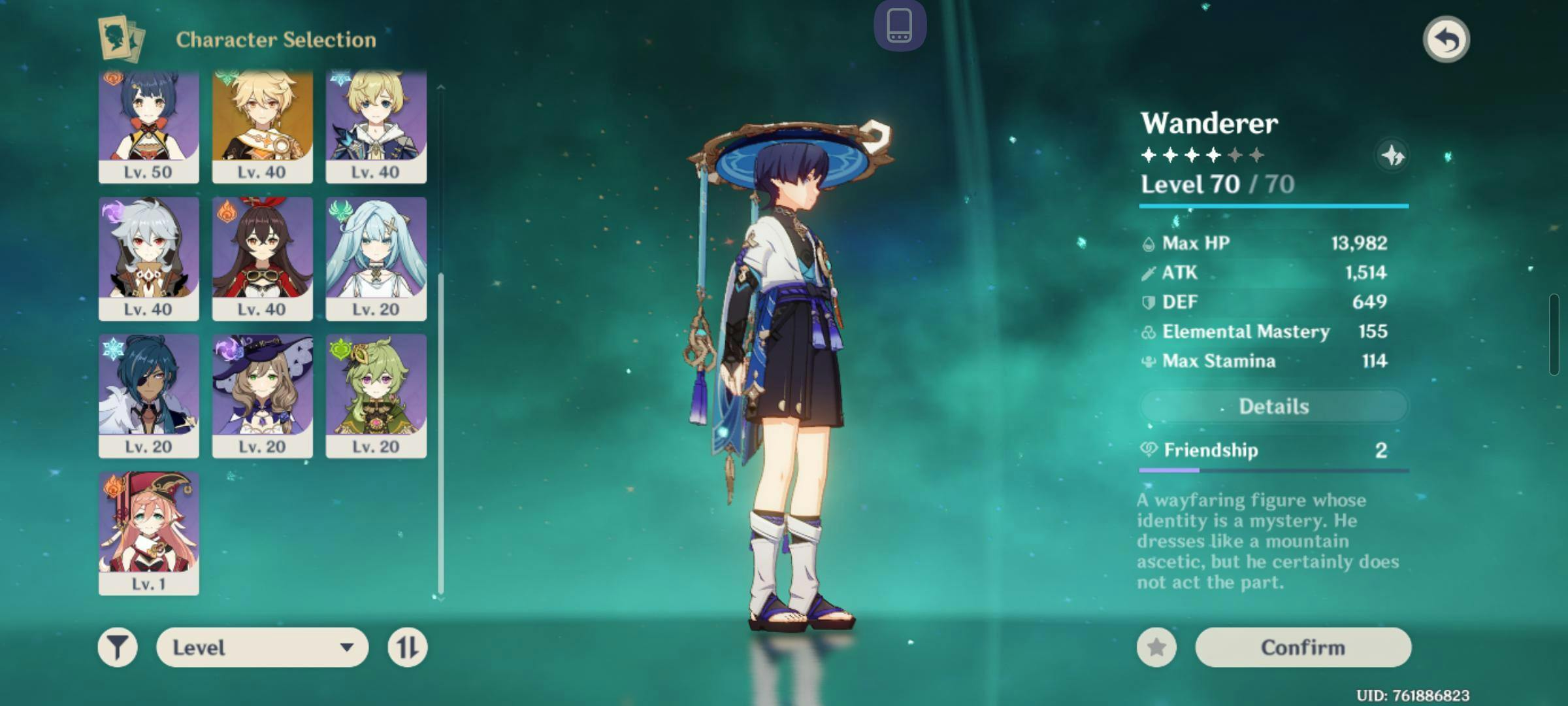Pick Lisa in the purple witch hat

click(262, 395)
